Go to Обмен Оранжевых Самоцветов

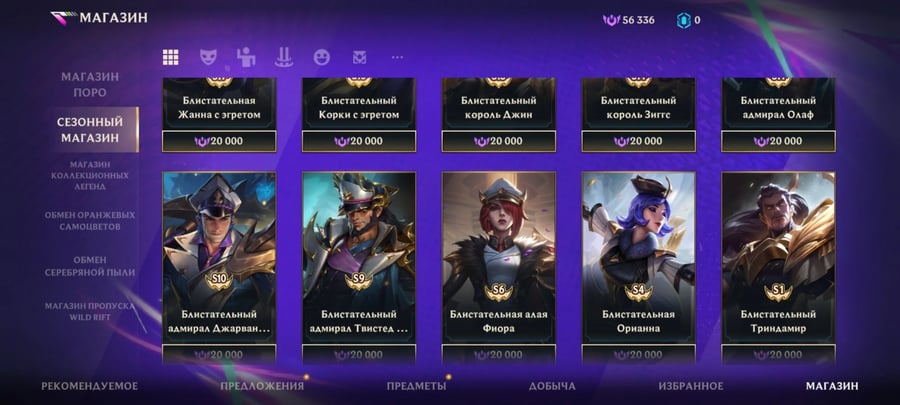click(89, 221)
